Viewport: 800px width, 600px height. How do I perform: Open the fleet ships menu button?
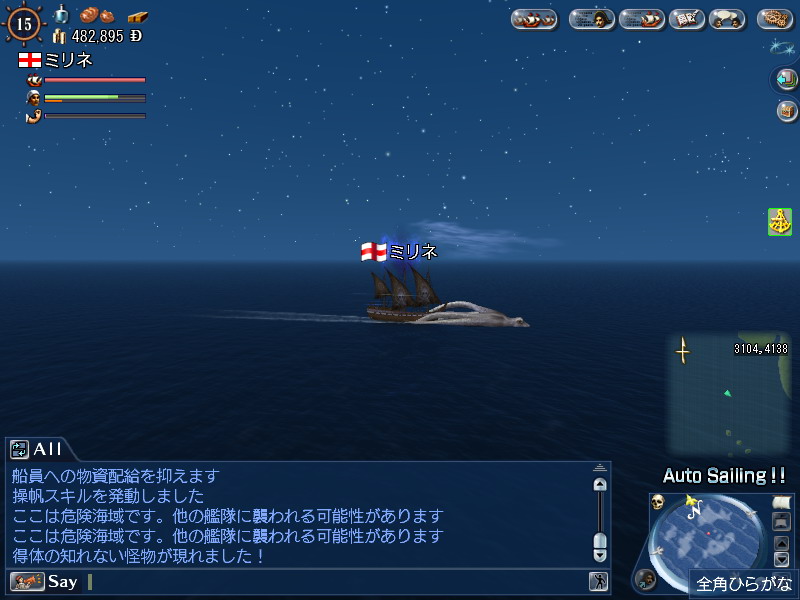534,19
